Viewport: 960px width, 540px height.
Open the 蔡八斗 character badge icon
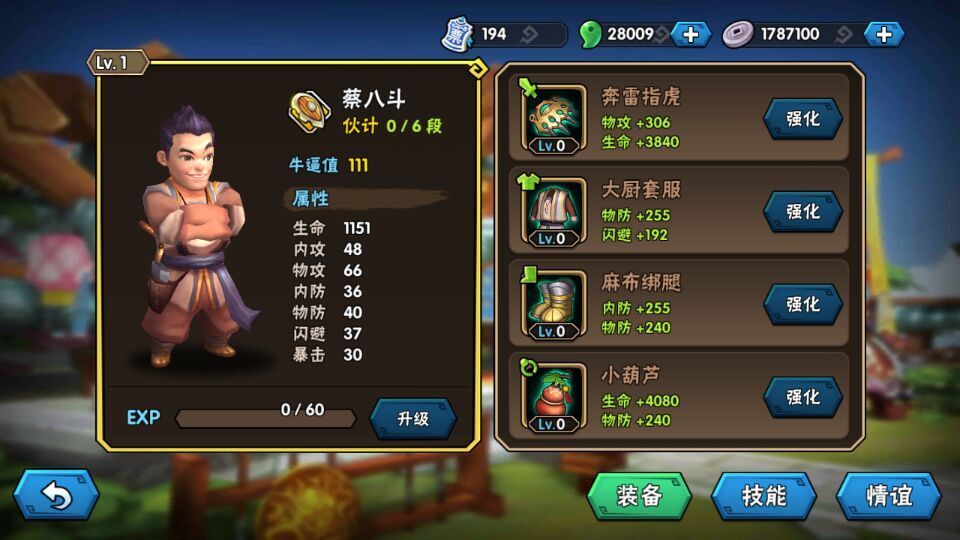(x=309, y=109)
